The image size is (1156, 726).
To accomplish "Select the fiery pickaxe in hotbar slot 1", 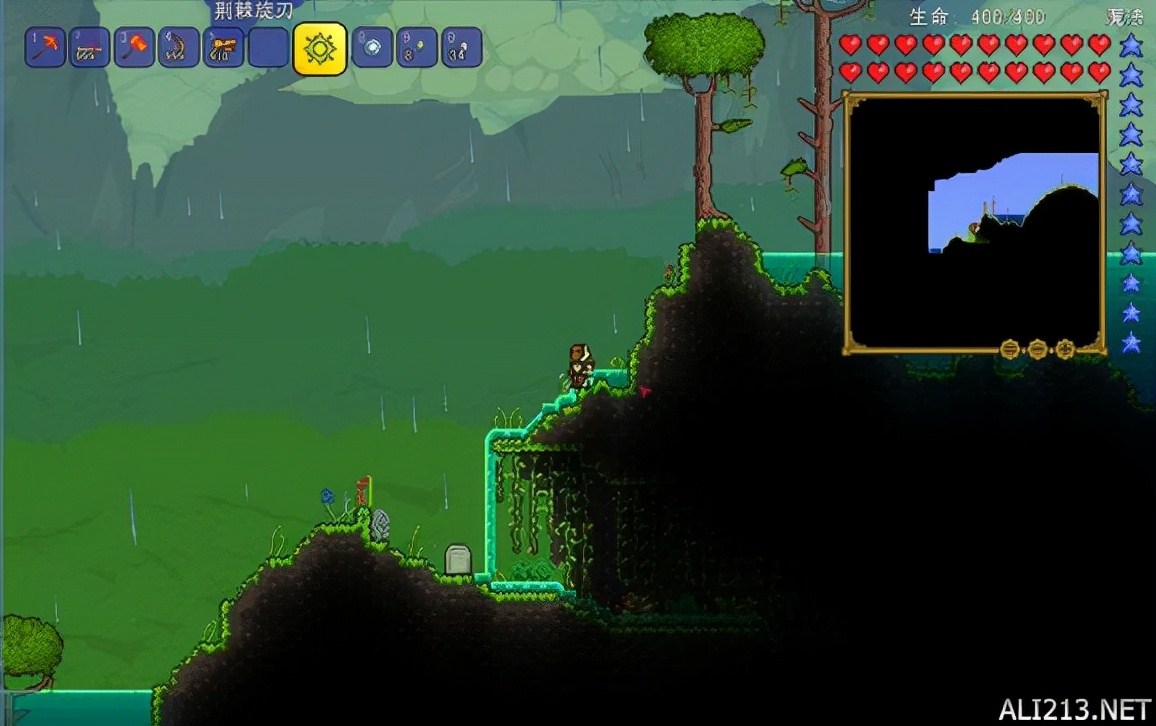I will point(46,47).
